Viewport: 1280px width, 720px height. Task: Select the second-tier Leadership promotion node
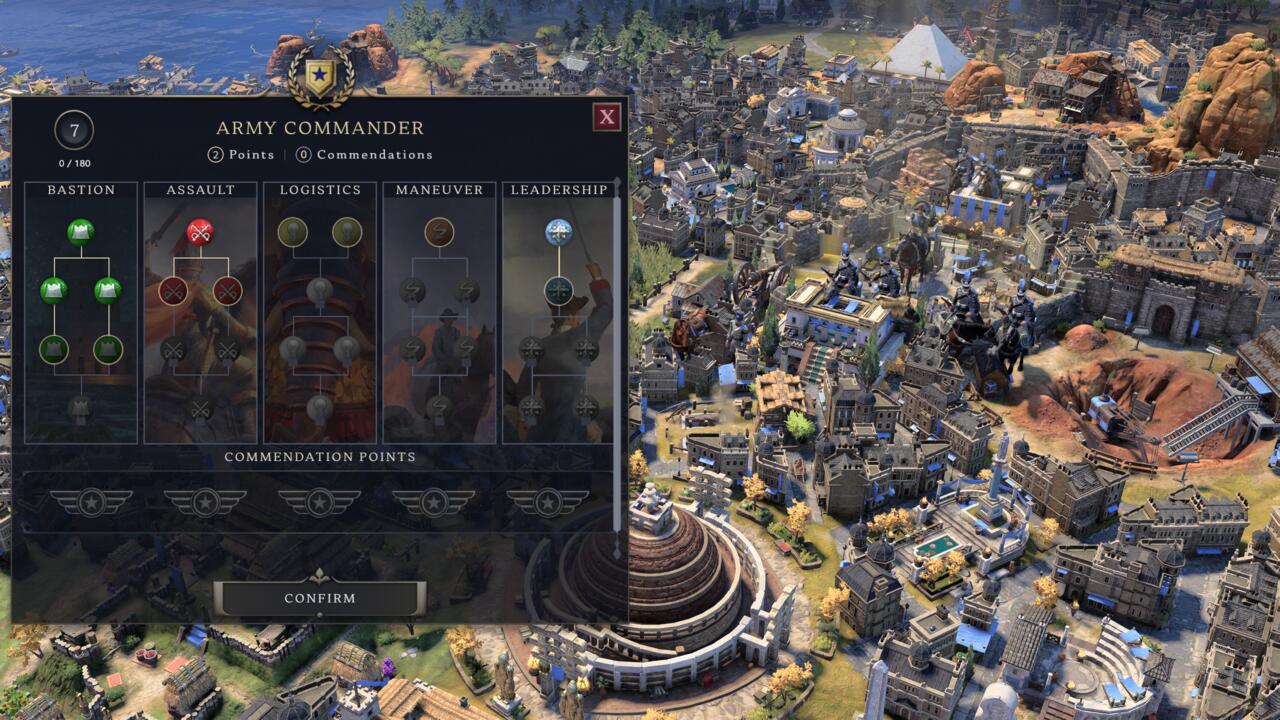[558, 291]
